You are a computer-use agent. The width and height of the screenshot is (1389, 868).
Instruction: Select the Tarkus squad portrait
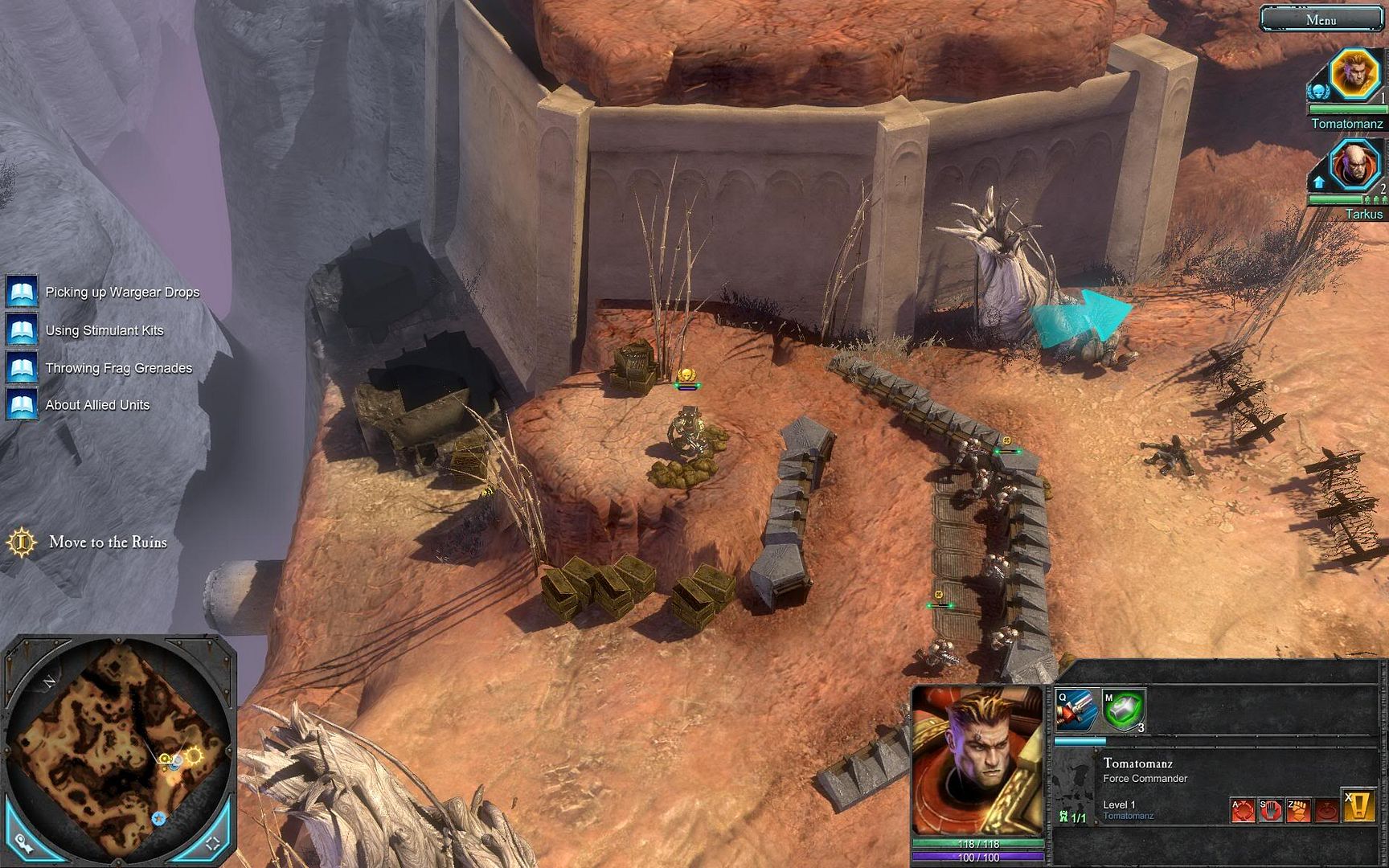point(1354,166)
